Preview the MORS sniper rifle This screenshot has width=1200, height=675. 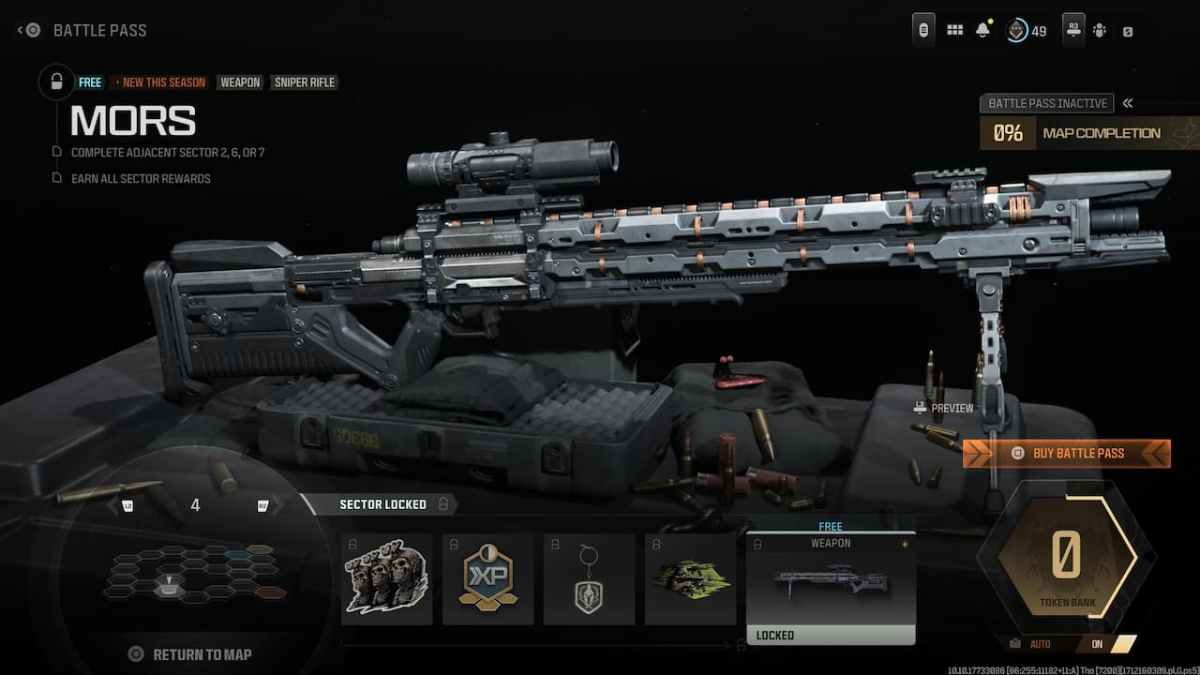click(943, 408)
